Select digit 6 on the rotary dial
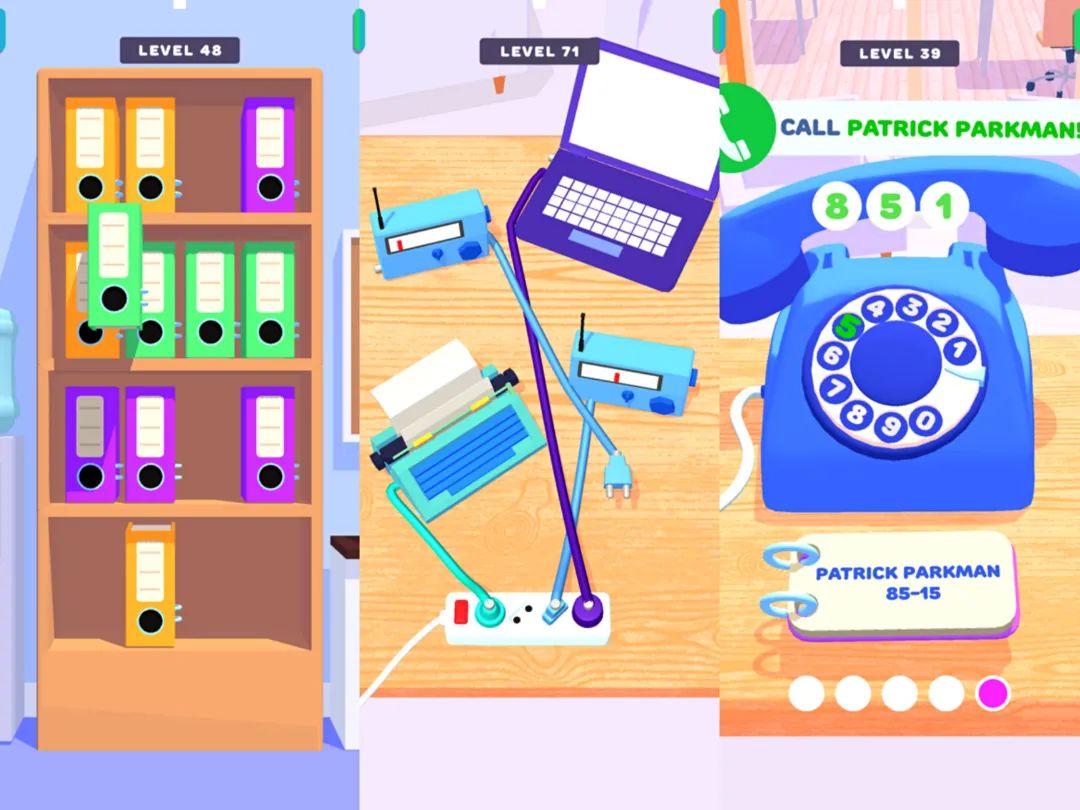1080x810 pixels. coord(832,355)
